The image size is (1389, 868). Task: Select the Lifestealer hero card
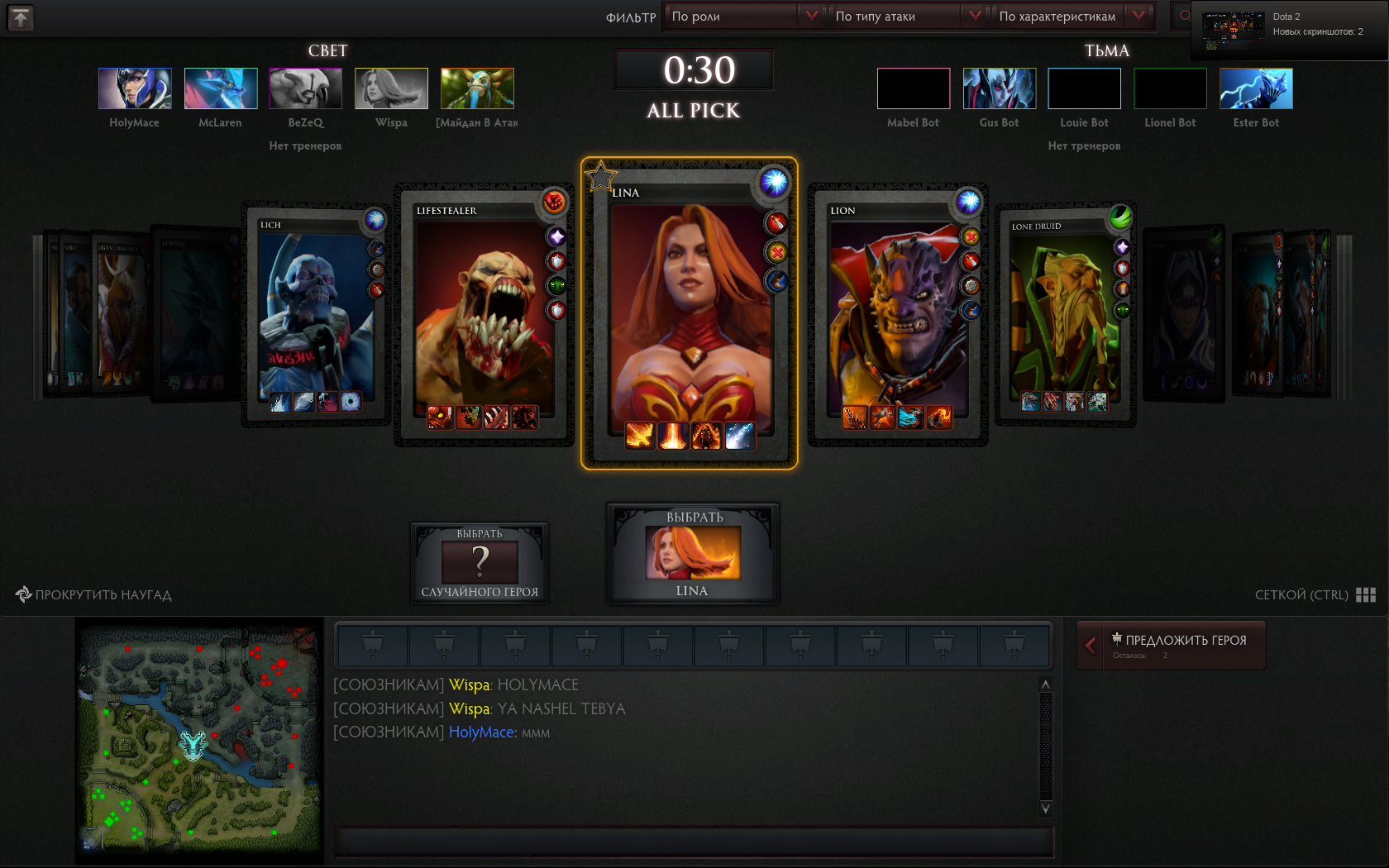484,314
